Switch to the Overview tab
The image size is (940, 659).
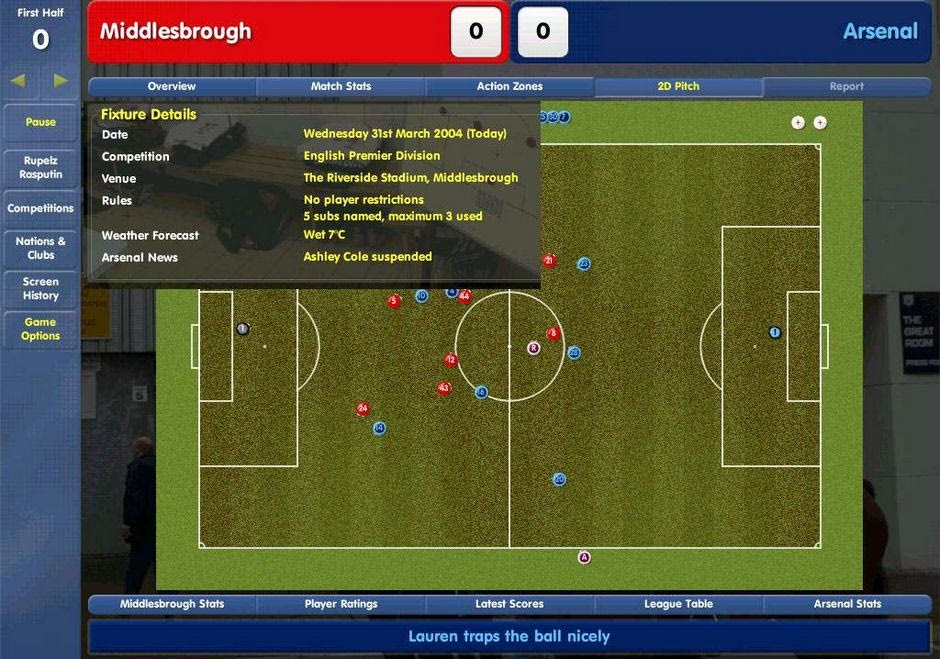click(172, 87)
